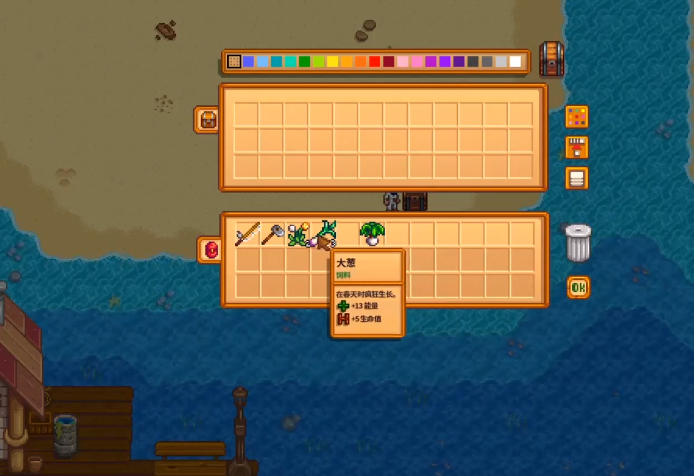Click the trash can to discard
Screen dimensions: 694x476
578,243
